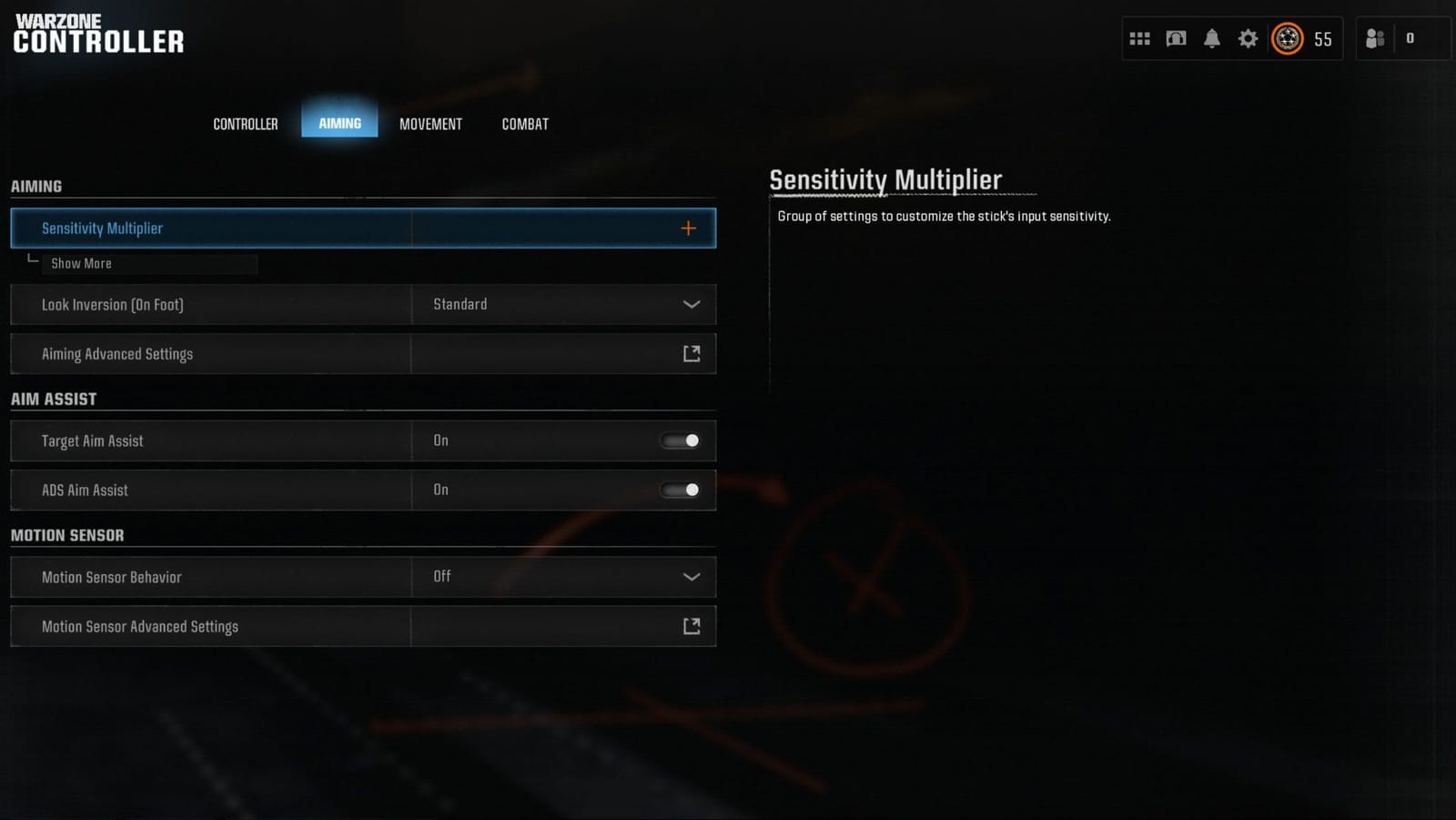
Task: Check notifications via the bell icon
Action: click(x=1212, y=37)
